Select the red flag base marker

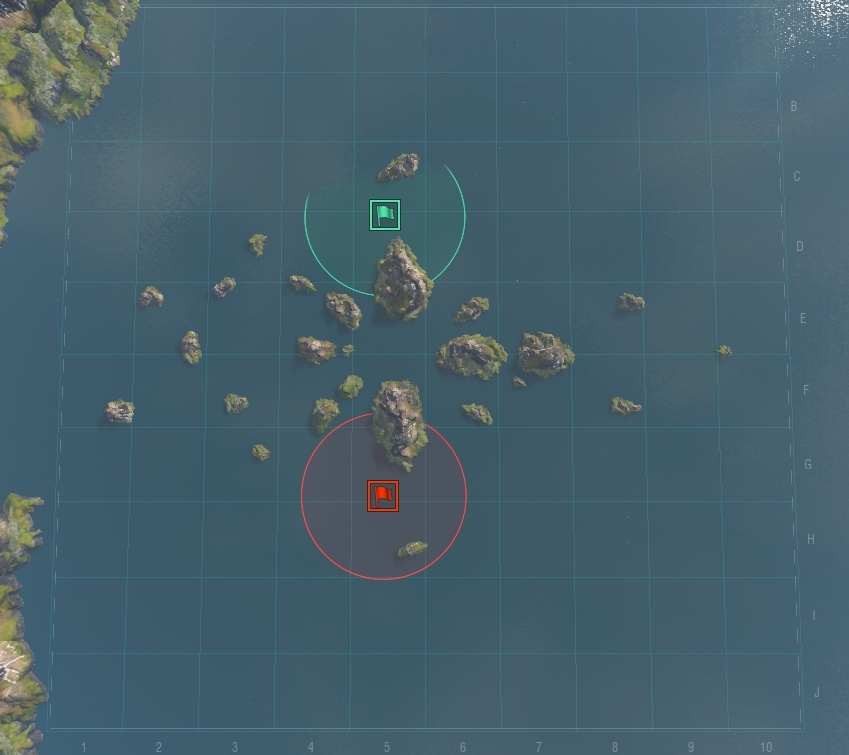tap(383, 496)
